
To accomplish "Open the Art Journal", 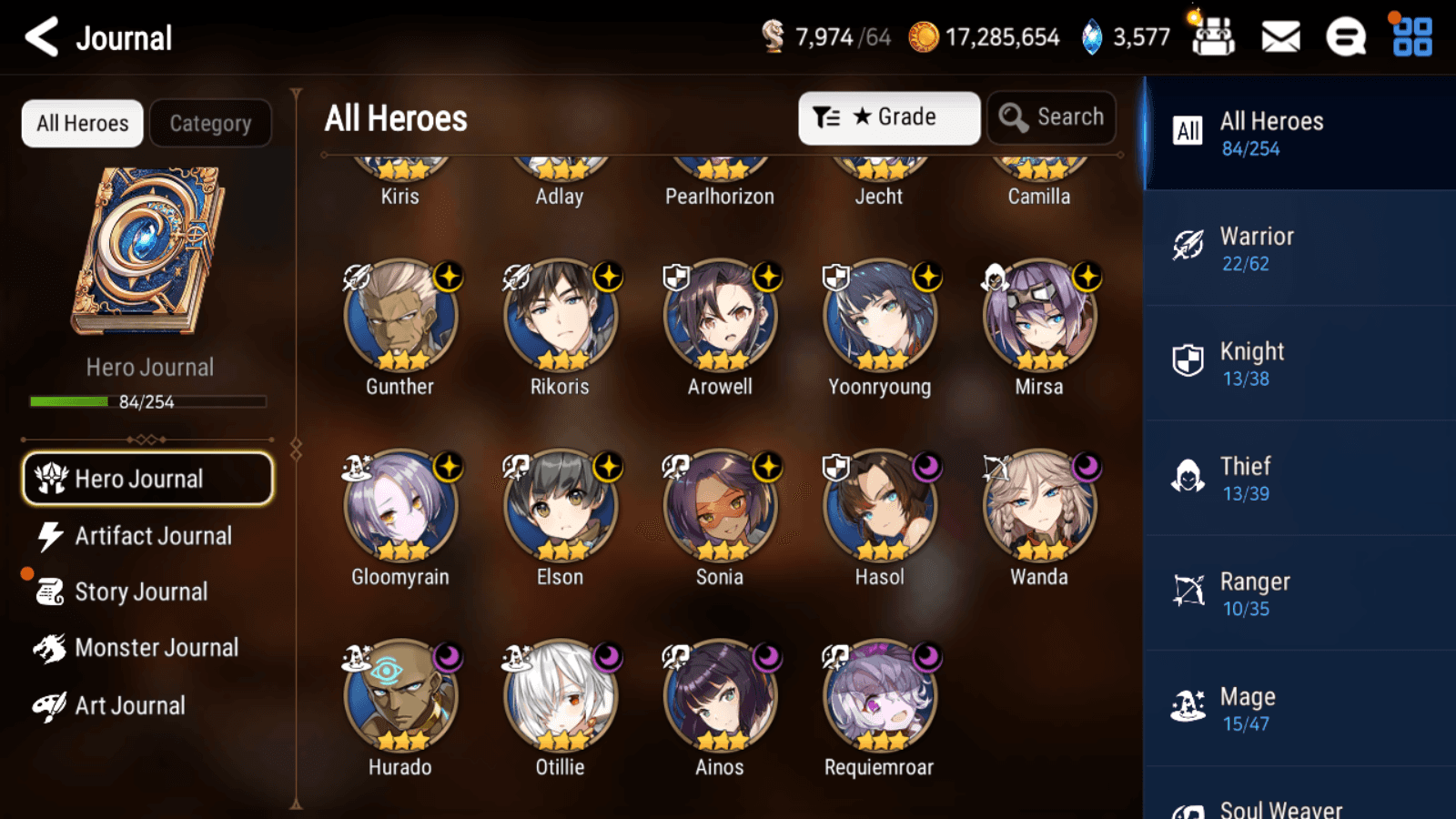I will pos(129,705).
